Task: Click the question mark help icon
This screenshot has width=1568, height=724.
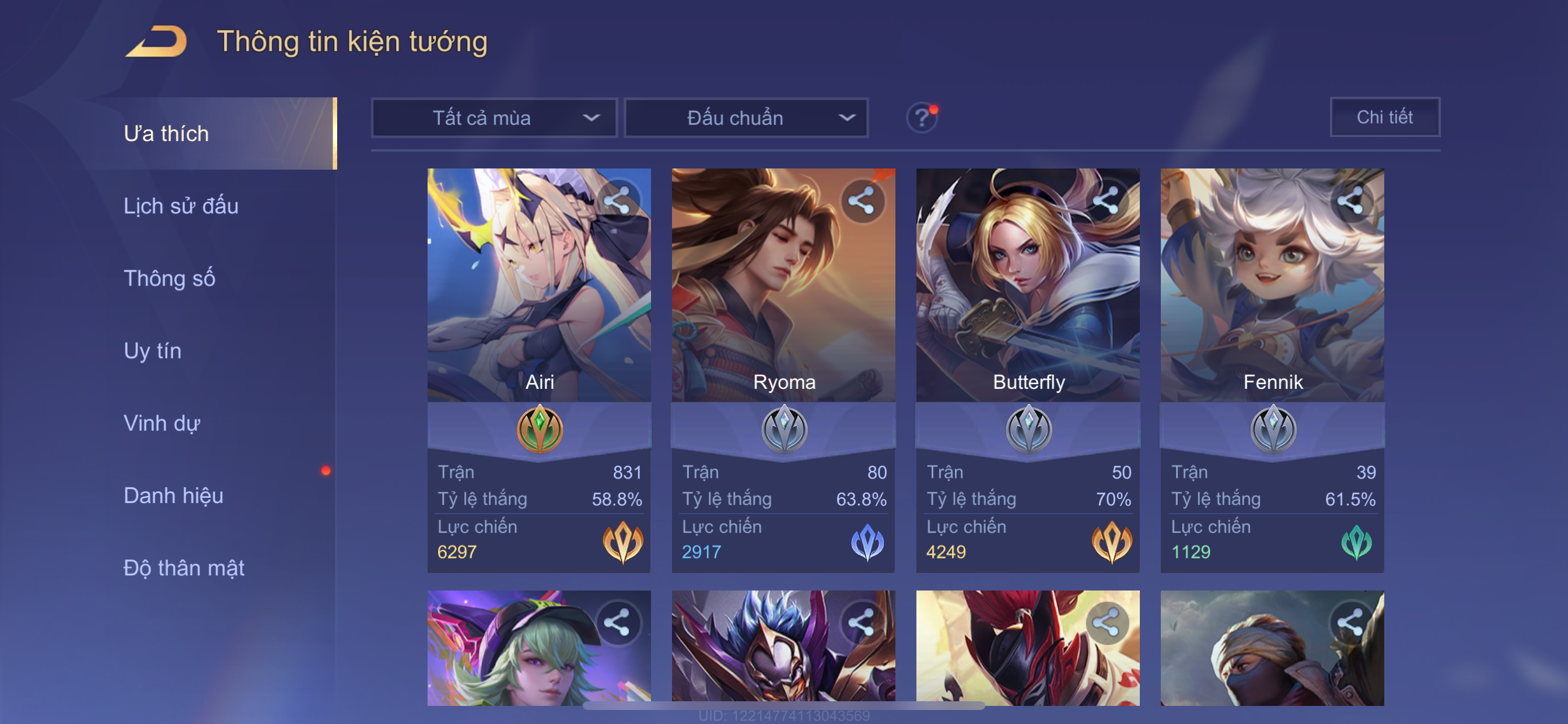Action: coord(921,117)
